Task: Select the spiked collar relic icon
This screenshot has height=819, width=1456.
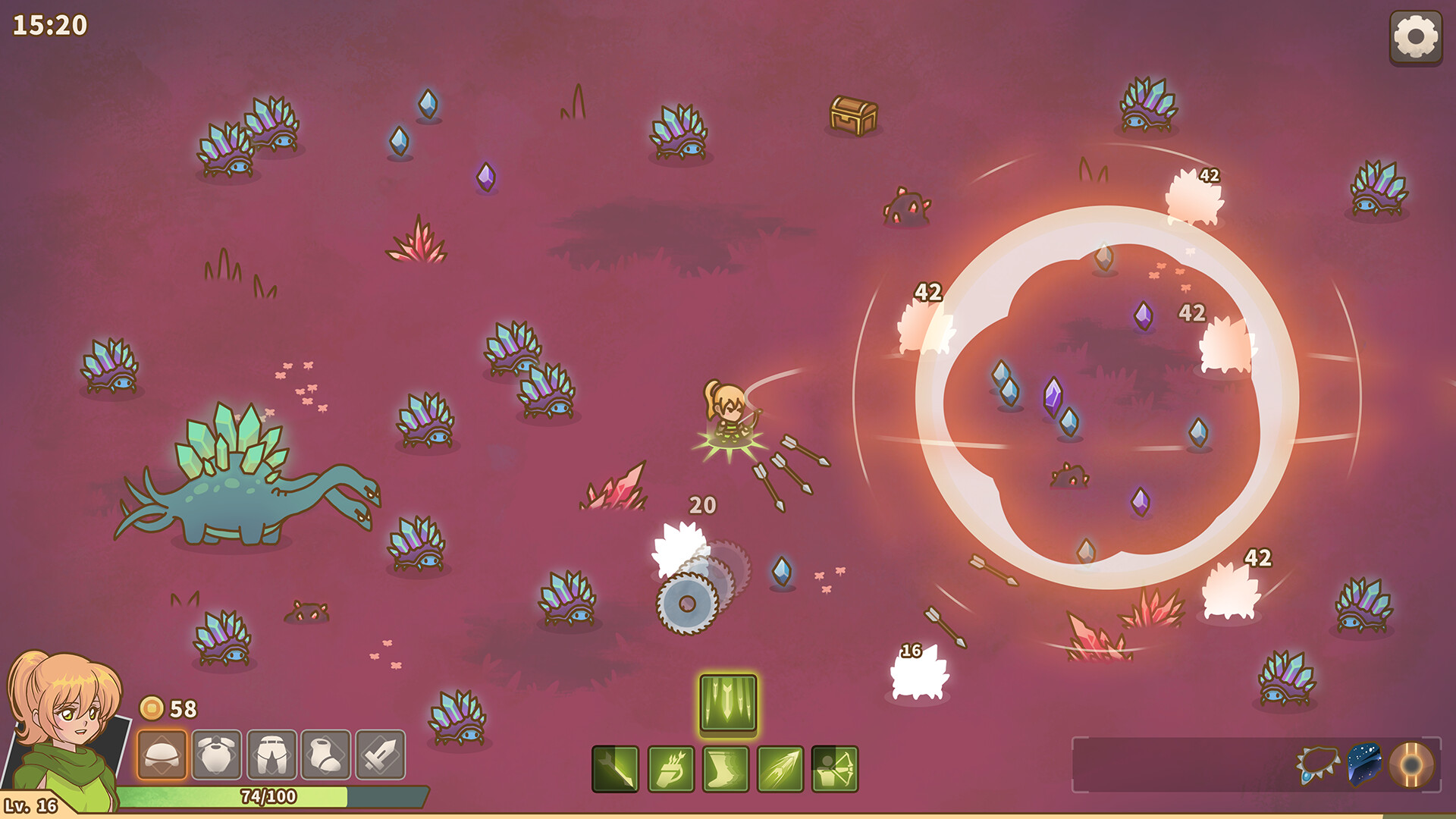Action: click(1318, 764)
